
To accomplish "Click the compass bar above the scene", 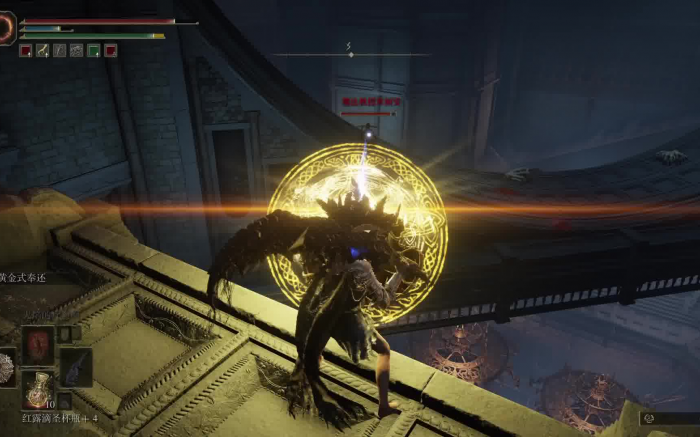I will point(350,54).
